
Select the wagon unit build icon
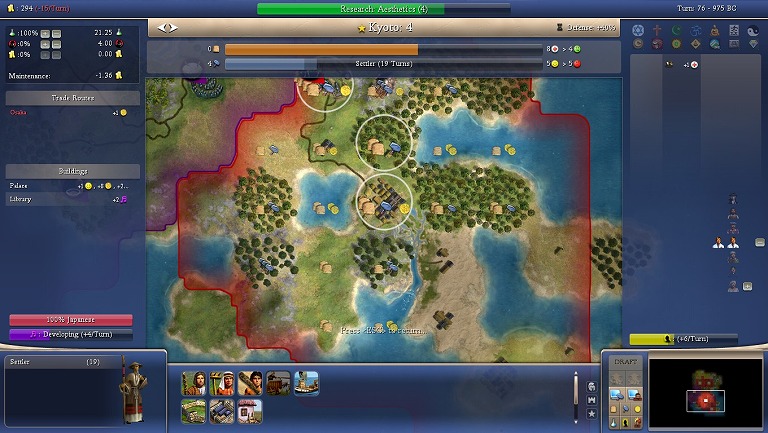(x=278, y=383)
